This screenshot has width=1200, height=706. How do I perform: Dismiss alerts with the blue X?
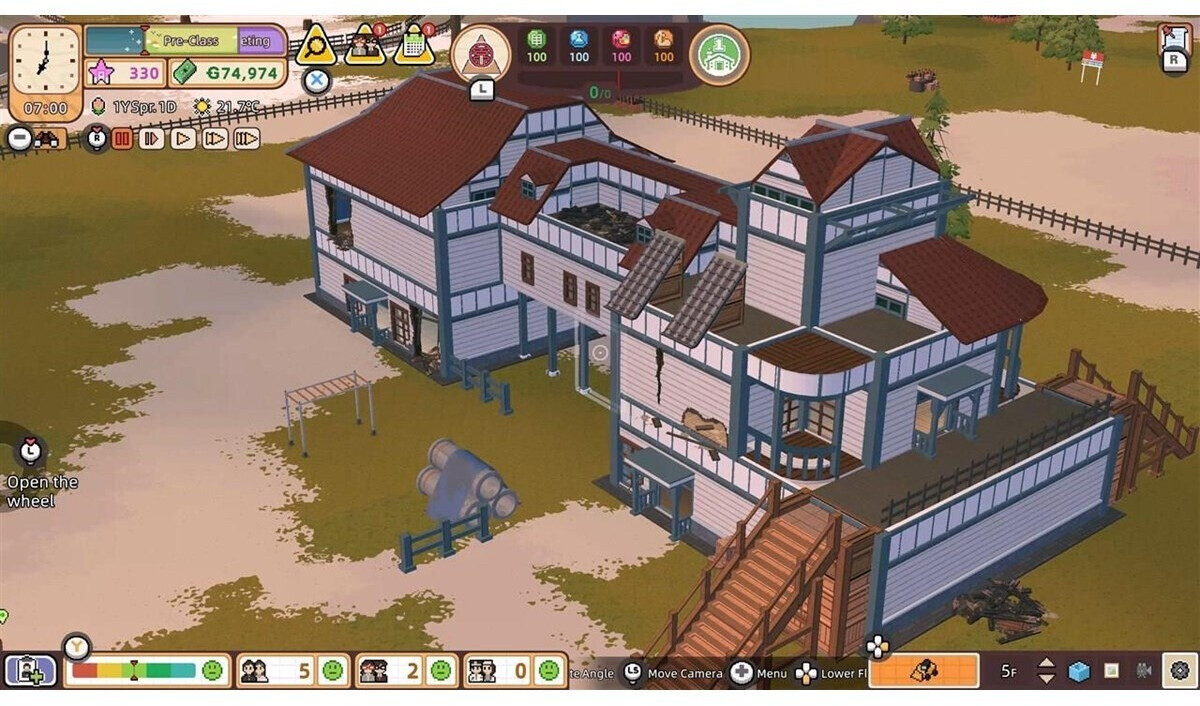pos(317,80)
